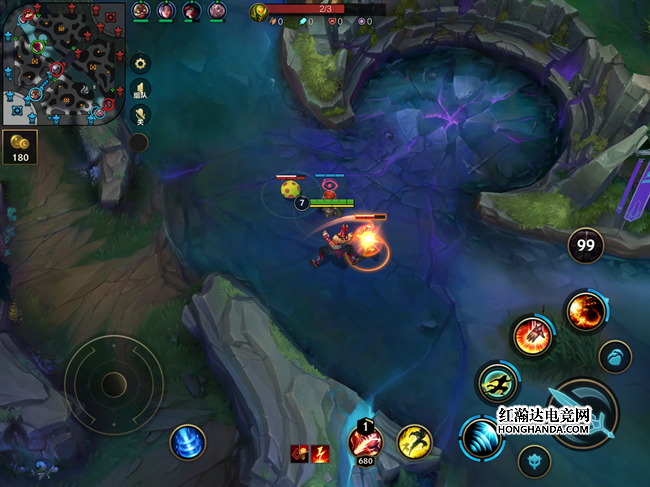Image resolution: width=650 pixels, height=487 pixels.
Task: Tap the number 99 round button
Action: [585, 245]
